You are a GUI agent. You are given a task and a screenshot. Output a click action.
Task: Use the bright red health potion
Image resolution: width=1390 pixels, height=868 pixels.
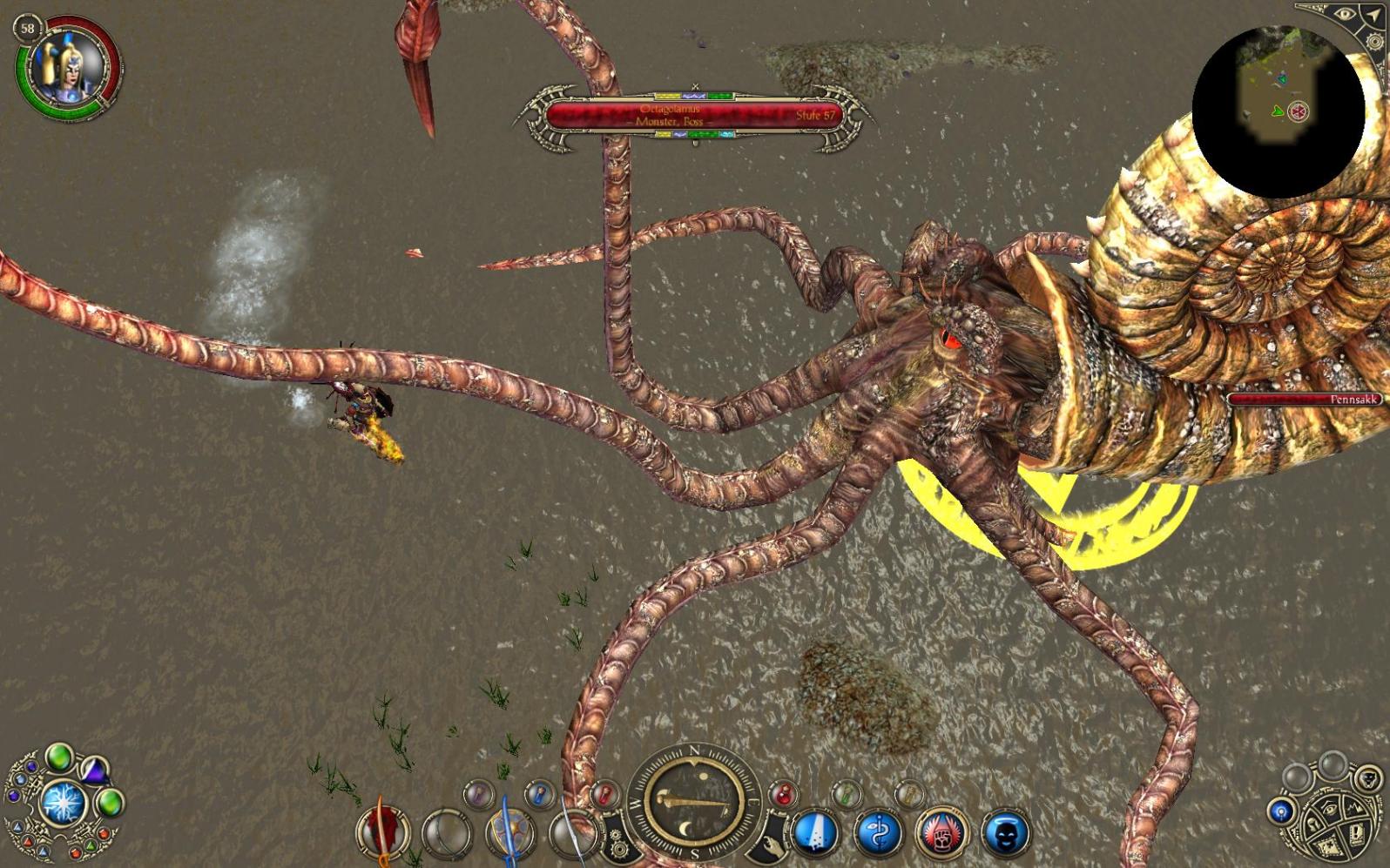pos(783,793)
